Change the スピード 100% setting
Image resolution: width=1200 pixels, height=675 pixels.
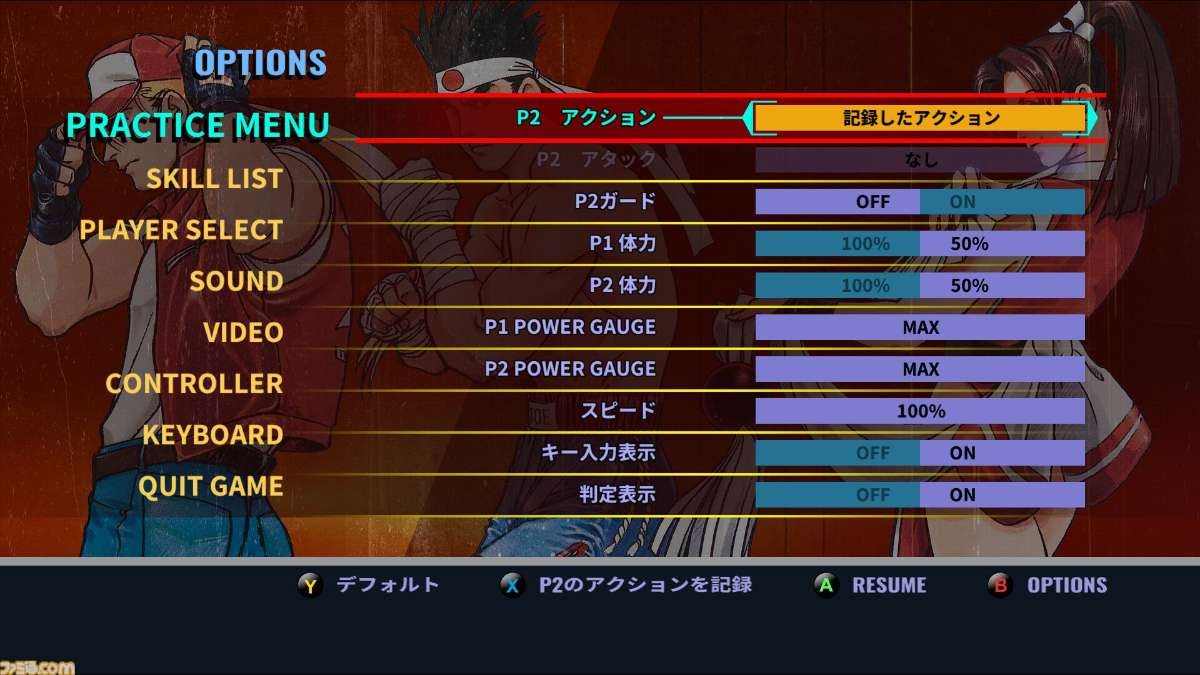click(920, 411)
